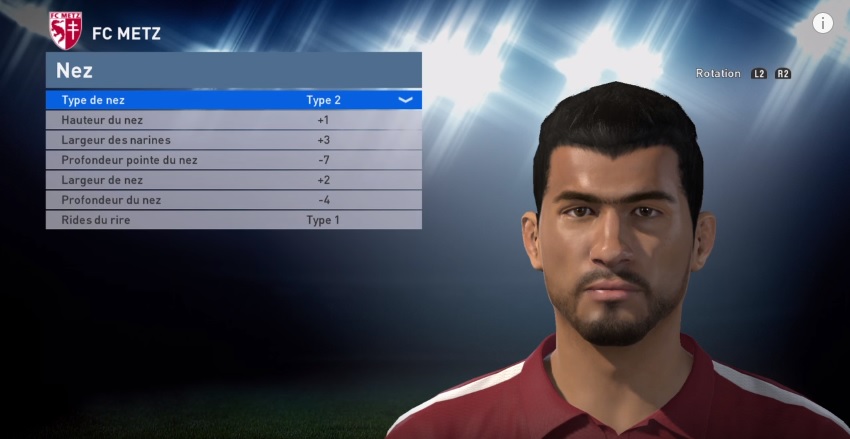Choose the Hauteur du nez setting
Screen dimensions: 850x439
click(233, 120)
